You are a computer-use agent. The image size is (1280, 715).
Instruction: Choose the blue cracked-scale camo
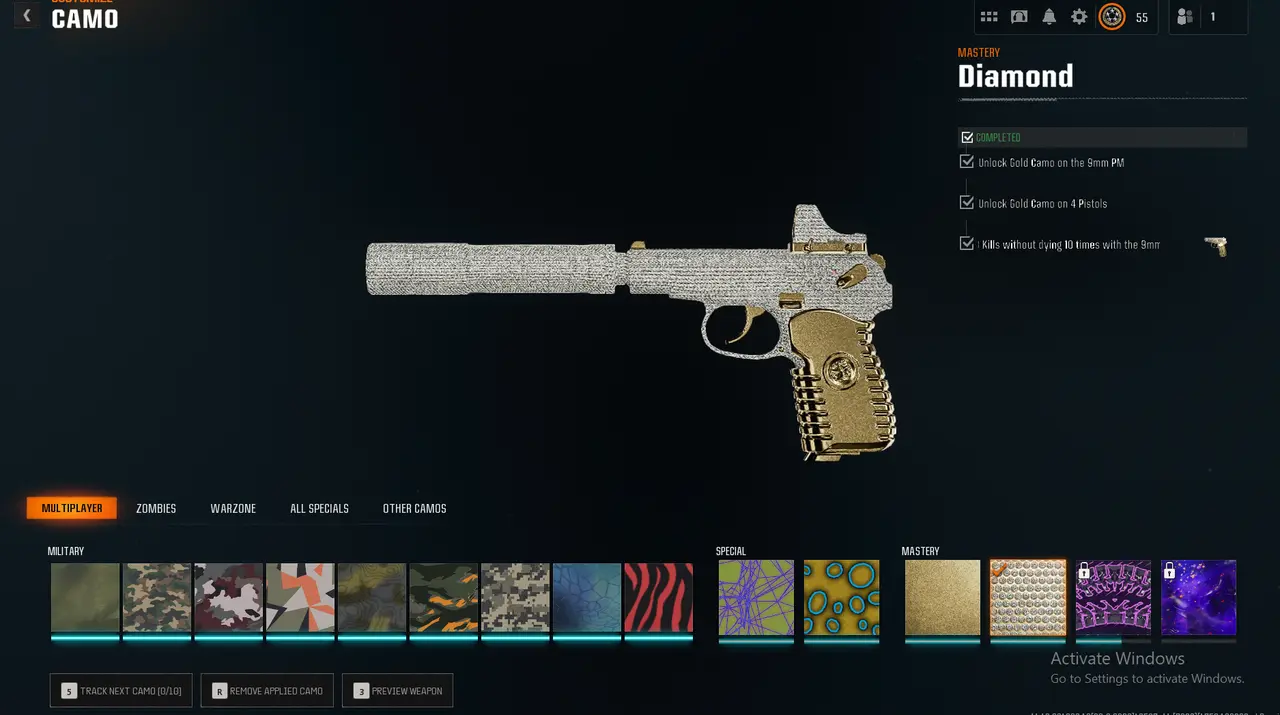[587, 597]
